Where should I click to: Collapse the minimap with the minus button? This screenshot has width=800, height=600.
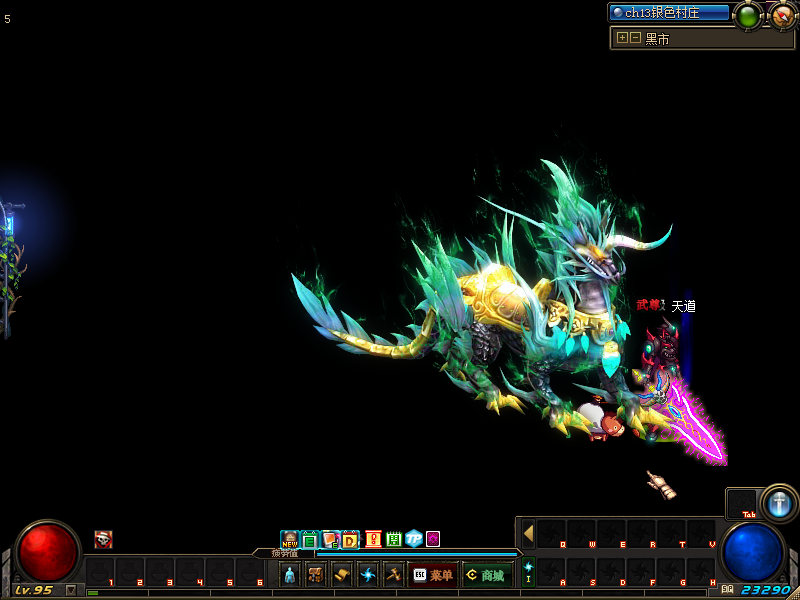pyautogui.click(x=635, y=38)
